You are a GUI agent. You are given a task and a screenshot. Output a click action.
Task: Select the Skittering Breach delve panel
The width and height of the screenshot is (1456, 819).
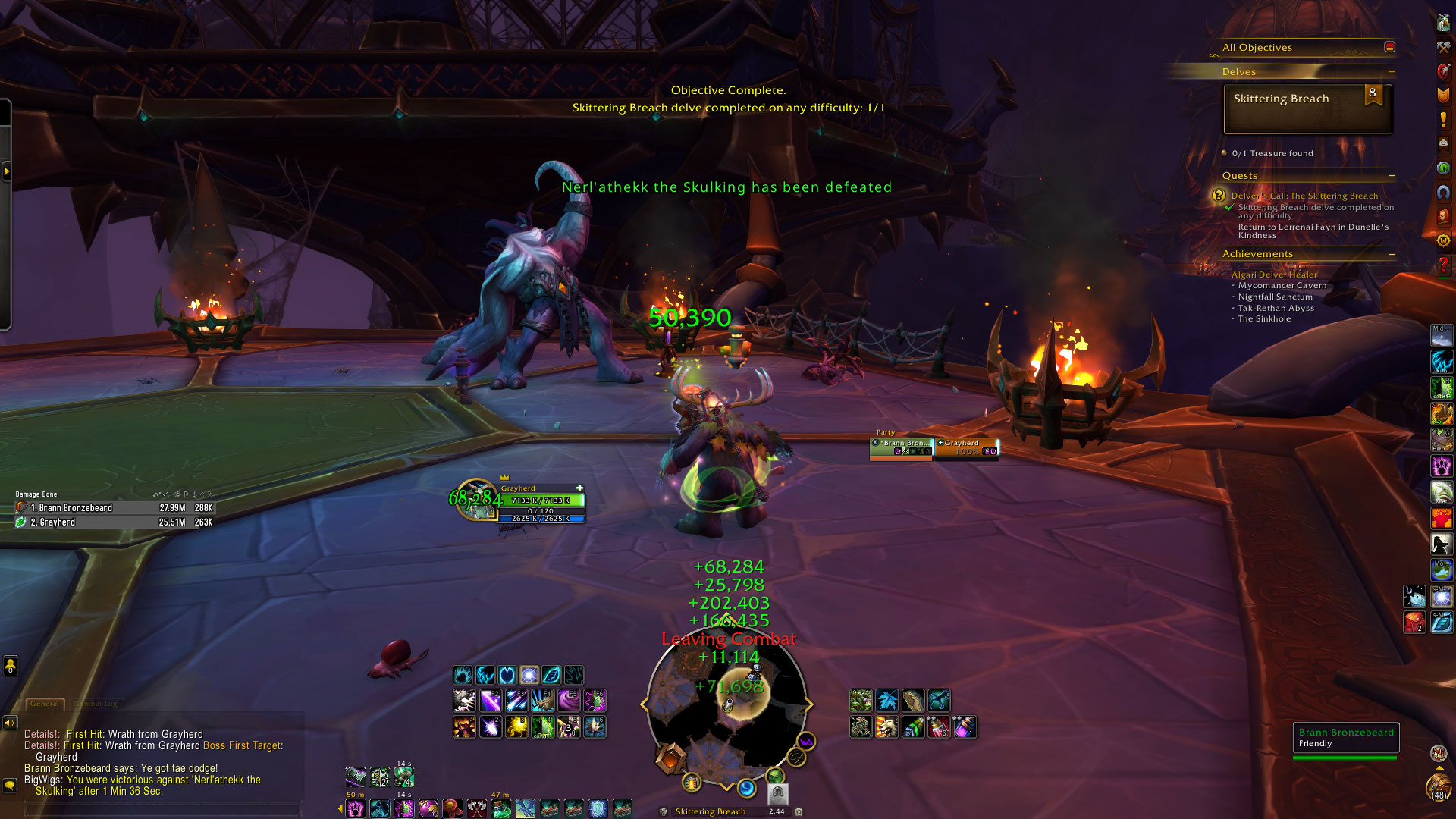coord(1307,109)
